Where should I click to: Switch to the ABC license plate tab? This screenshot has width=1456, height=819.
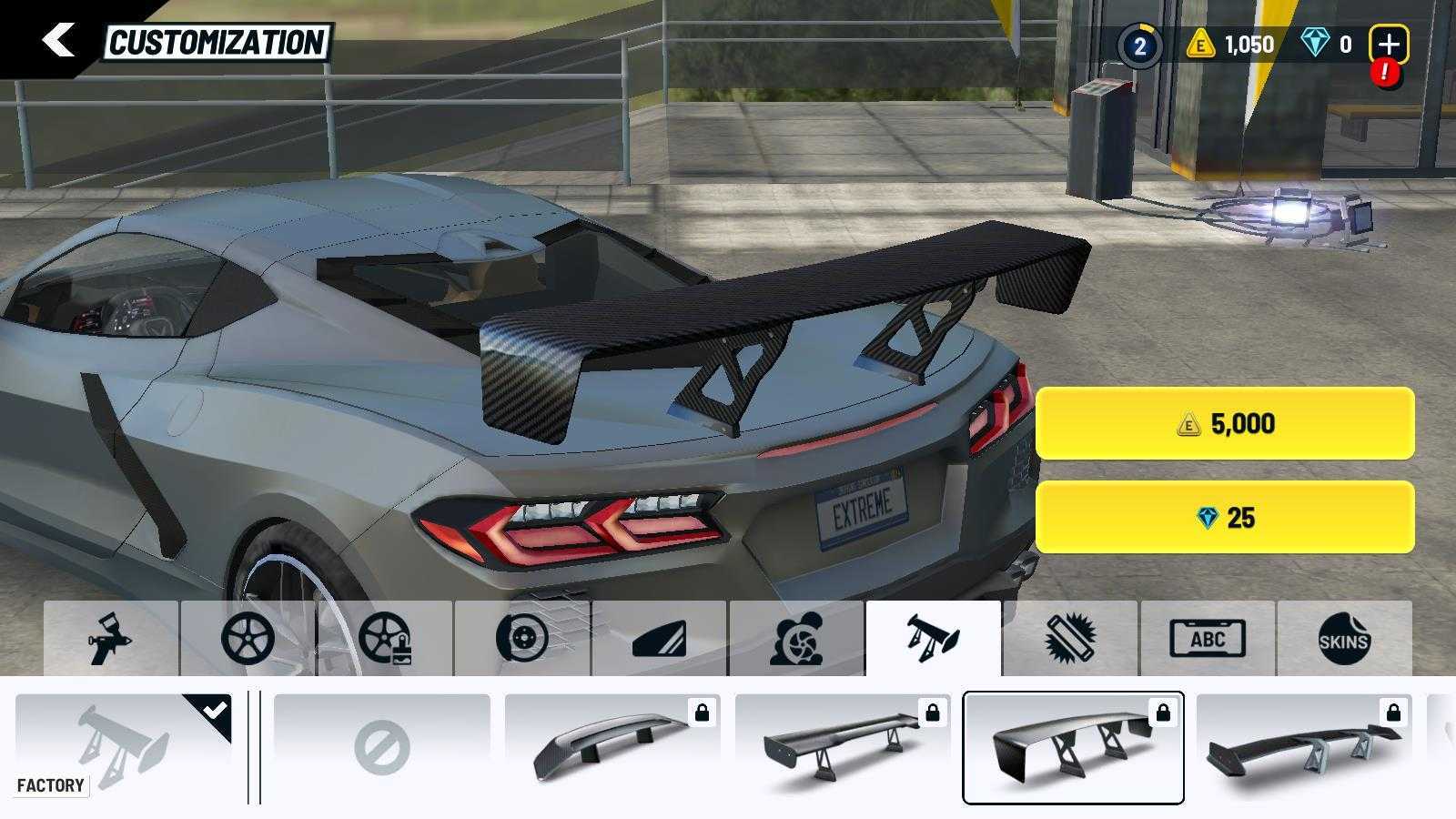point(1208,639)
